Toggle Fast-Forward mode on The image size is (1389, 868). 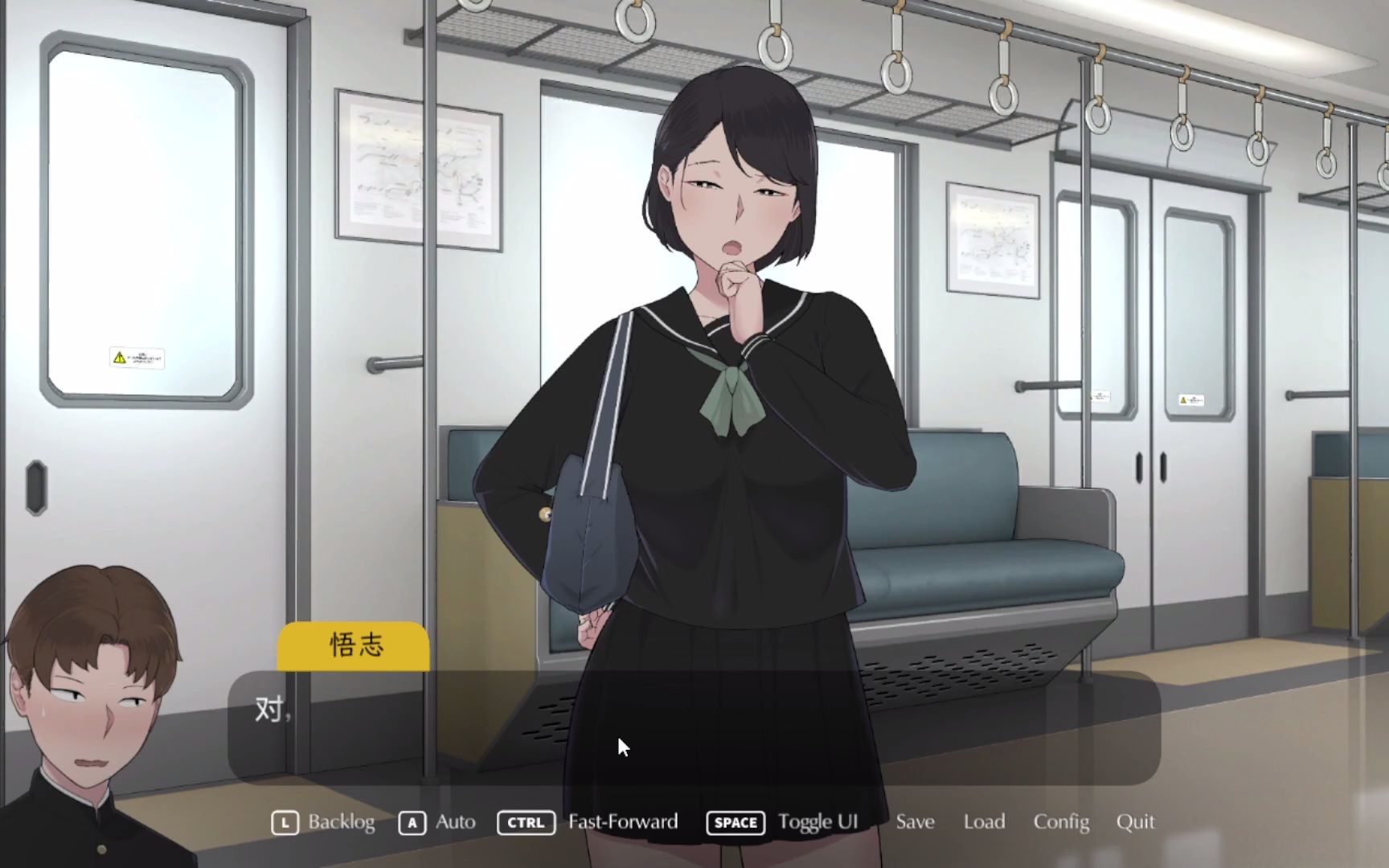pos(621,822)
